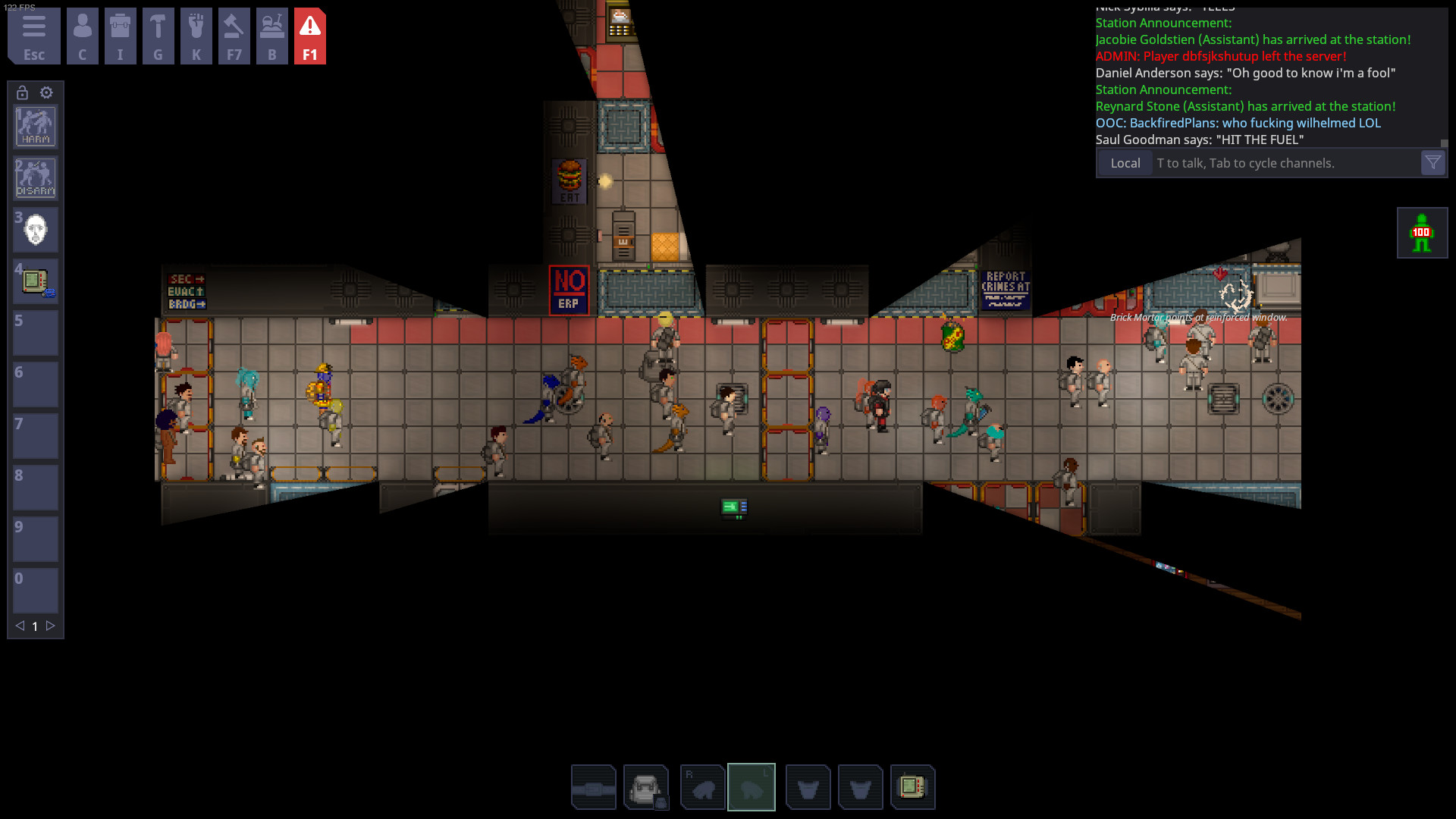The width and height of the screenshot is (1456, 819).
Task: Open the backpack slot in the hotbar
Action: pyautogui.click(x=647, y=787)
